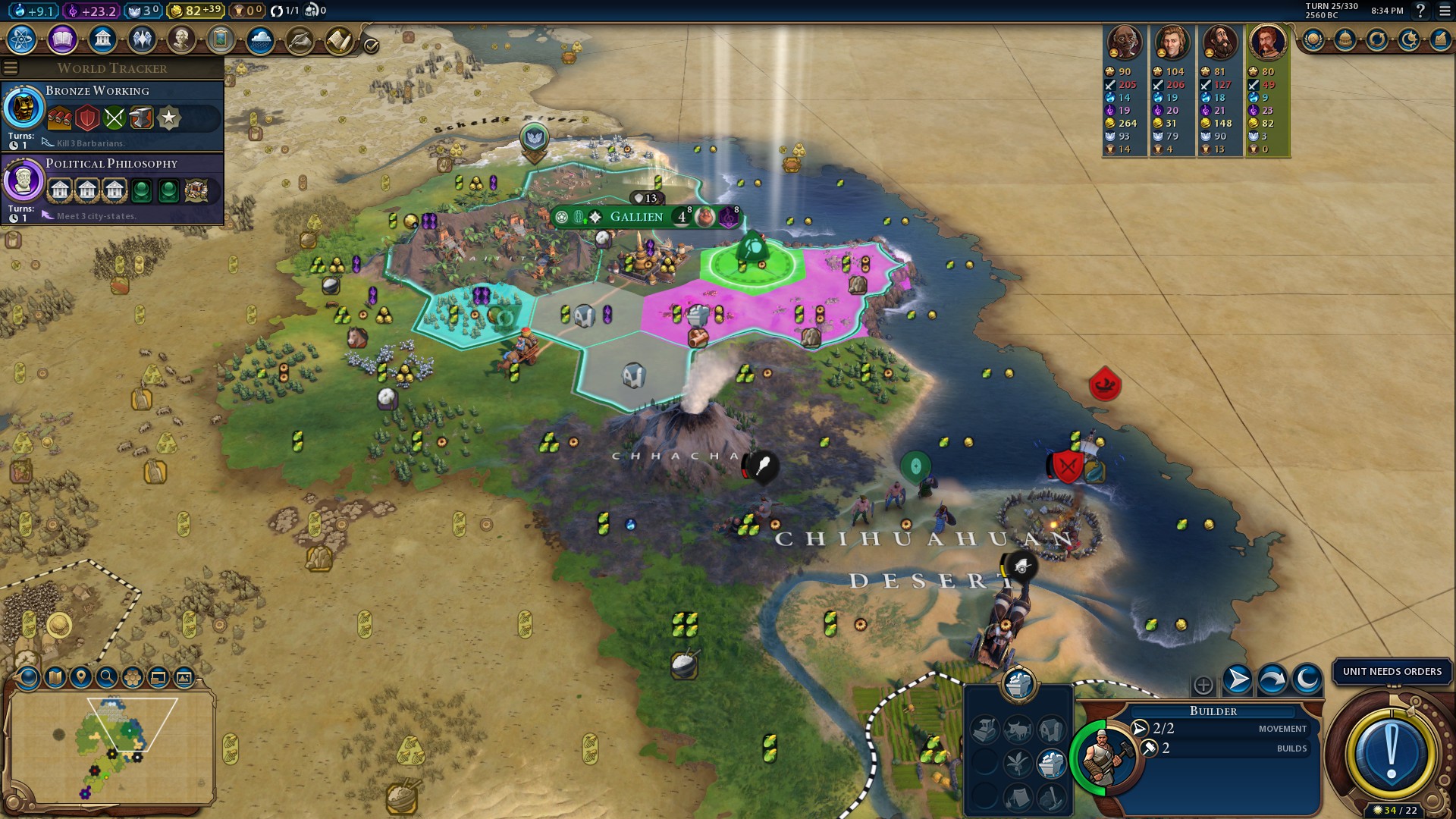This screenshot has height=819, width=1456.
Task: Show the Great People bust icon
Action: [181, 39]
